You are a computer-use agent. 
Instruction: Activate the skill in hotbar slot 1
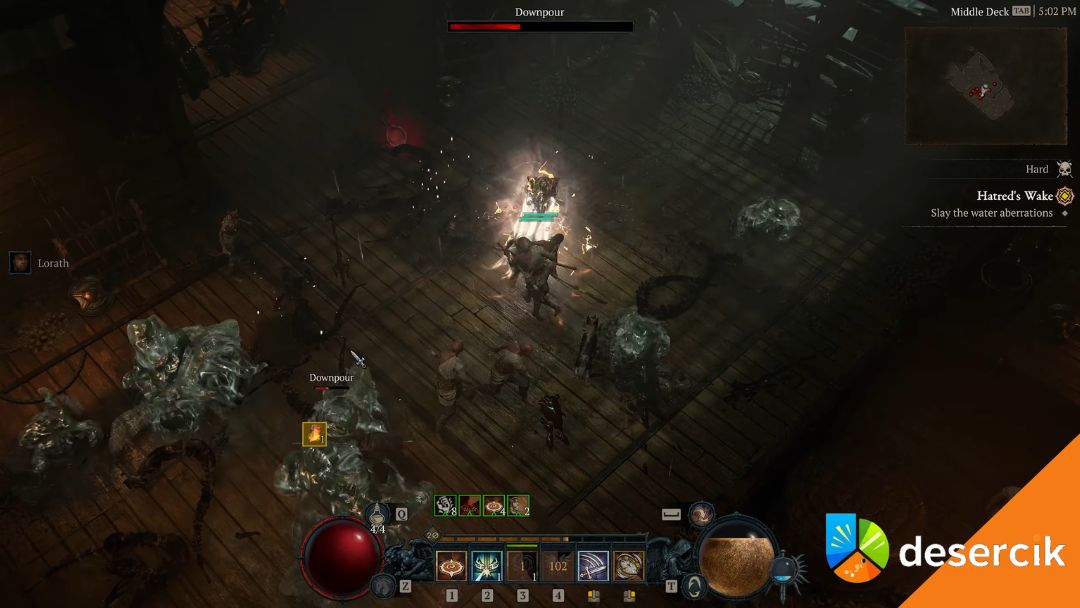click(451, 567)
